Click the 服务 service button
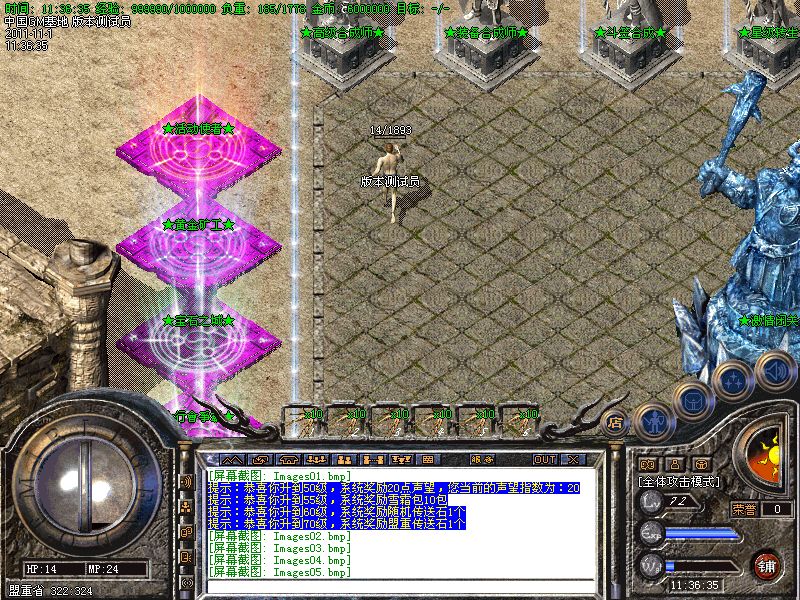This screenshot has height=600, width=800. pyautogui.click(x=482, y=459)
